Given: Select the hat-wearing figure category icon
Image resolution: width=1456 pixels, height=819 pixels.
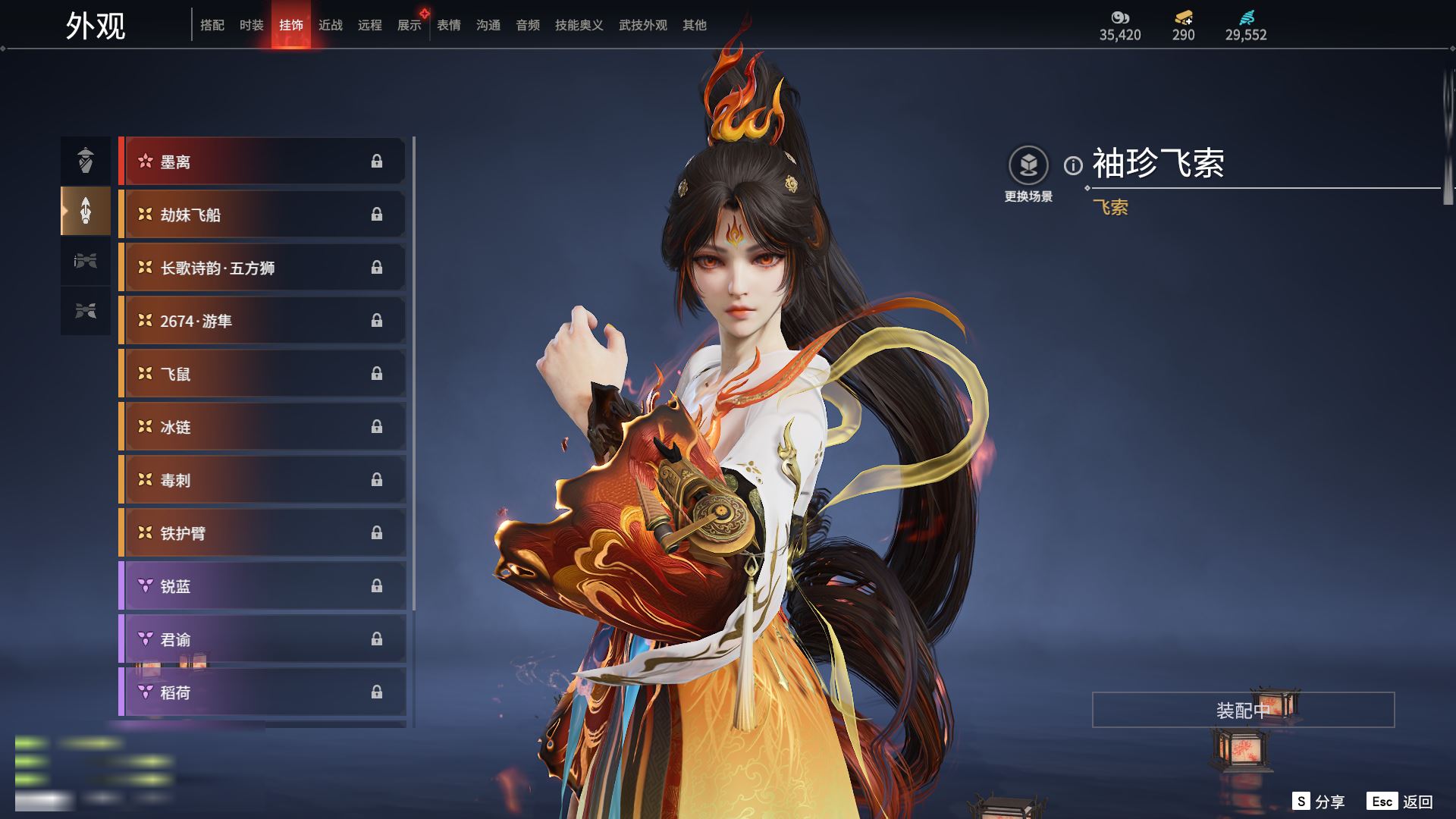Looking at the screenshot, I should 86,161.
